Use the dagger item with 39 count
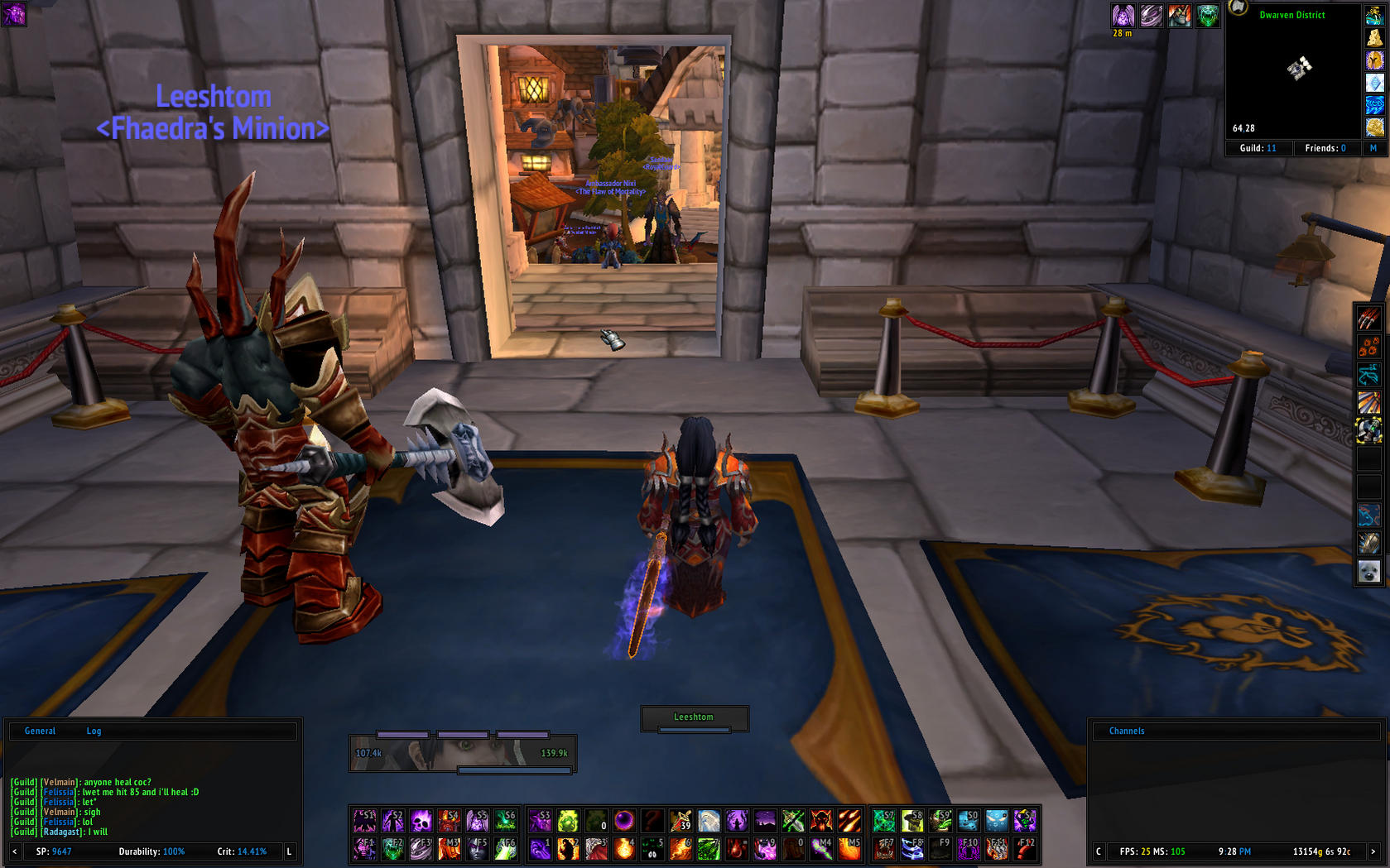 pyautogui.click(x=681, y=820)
